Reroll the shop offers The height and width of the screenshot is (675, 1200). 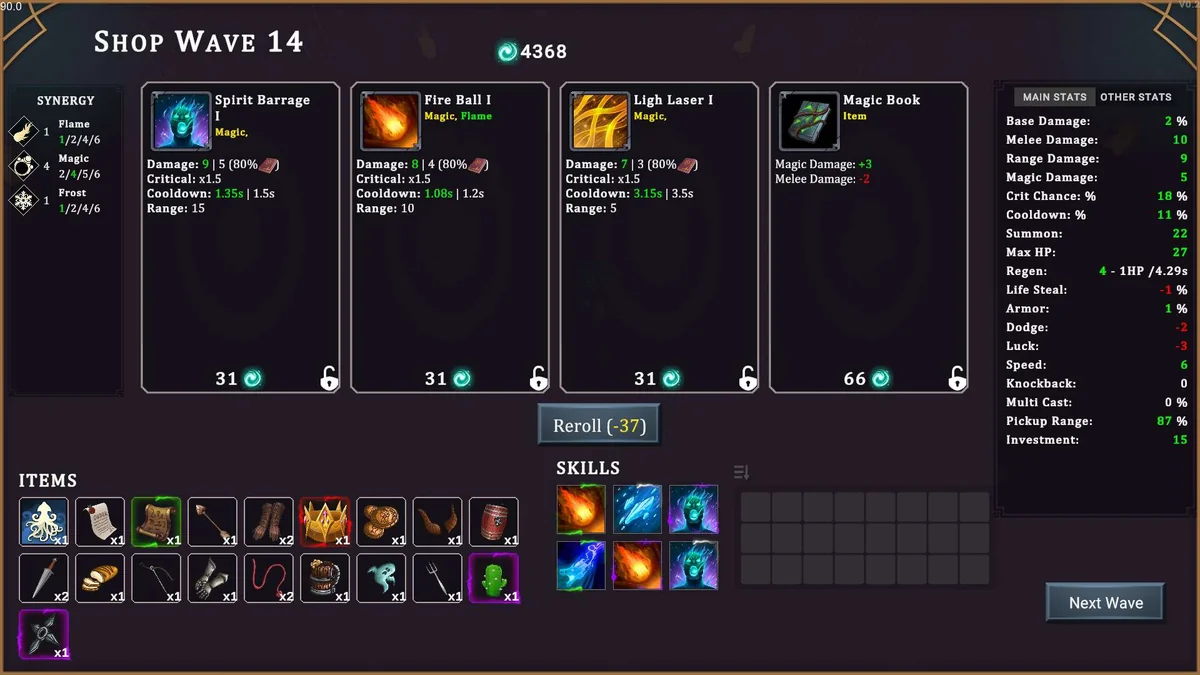[x=599, y=425]
